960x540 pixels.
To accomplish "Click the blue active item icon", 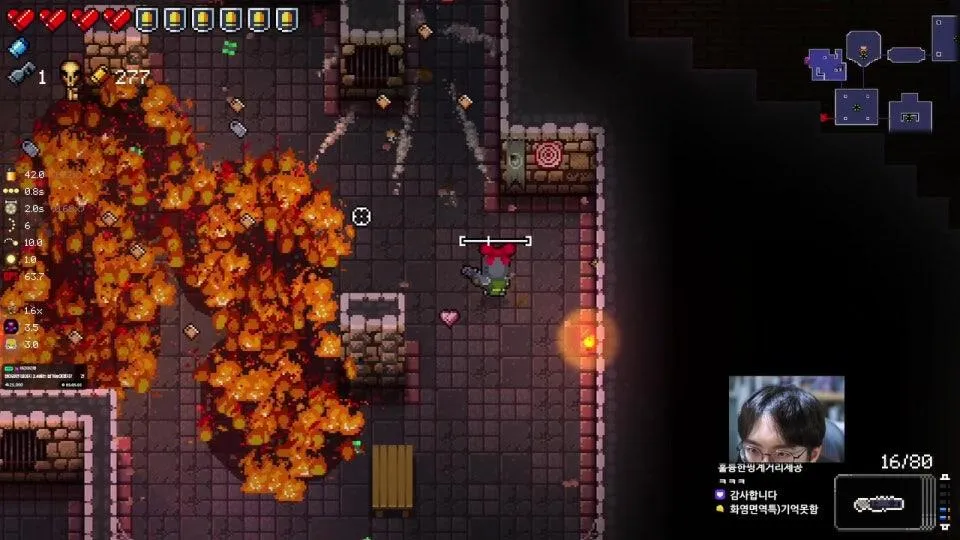I will [x=17, y=46].
